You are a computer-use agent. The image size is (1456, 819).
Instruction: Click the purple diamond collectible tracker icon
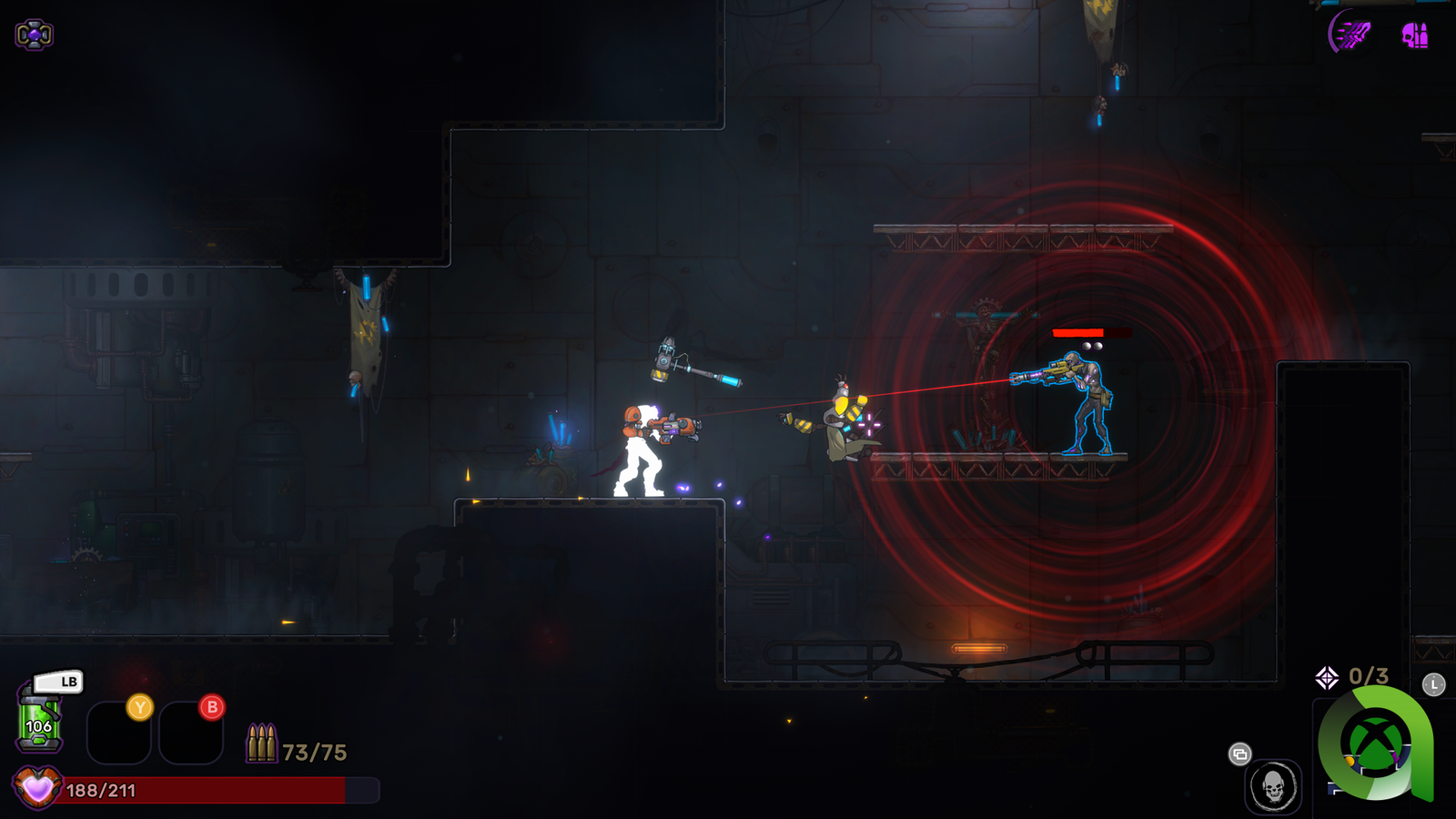tap(1327, 677)
